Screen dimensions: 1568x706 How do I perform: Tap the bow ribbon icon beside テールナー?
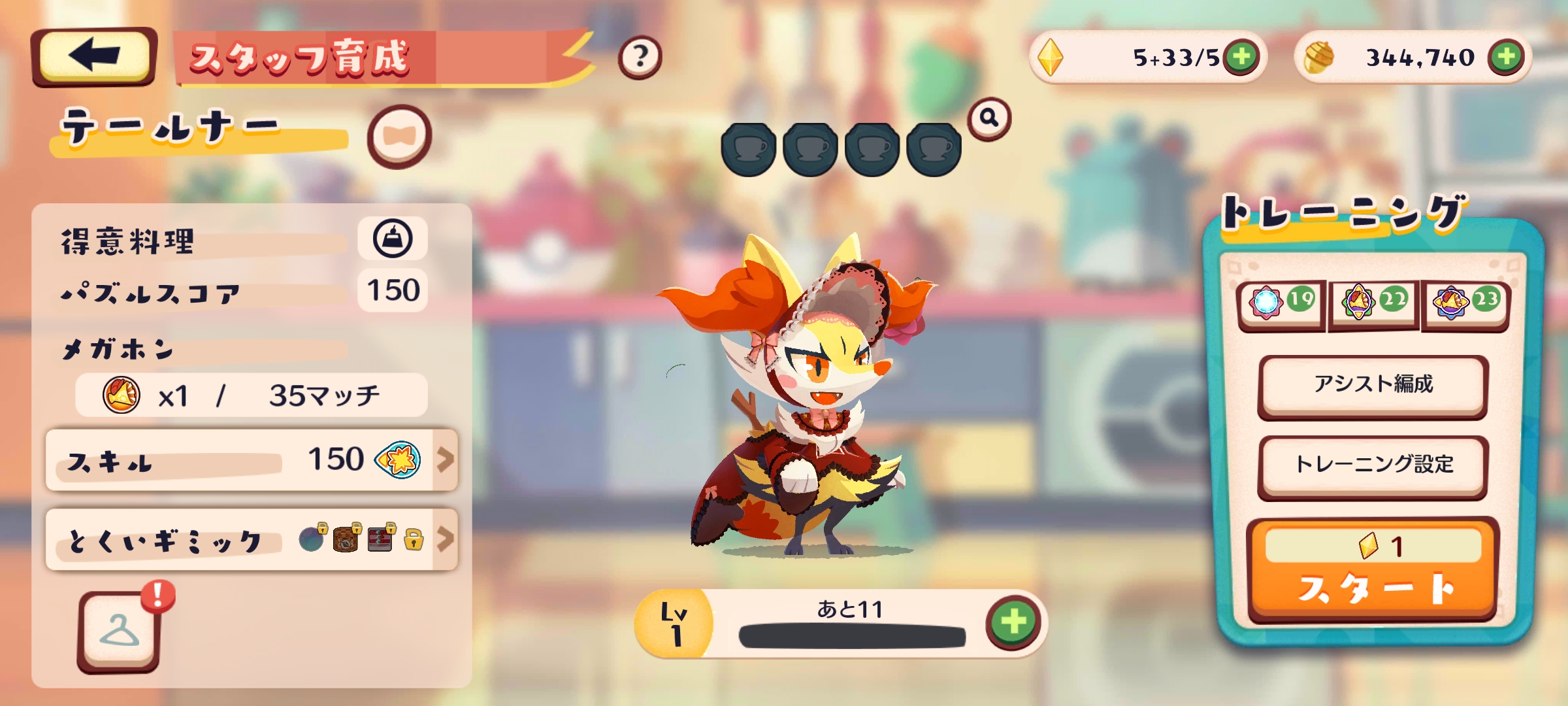coord(399,136)
